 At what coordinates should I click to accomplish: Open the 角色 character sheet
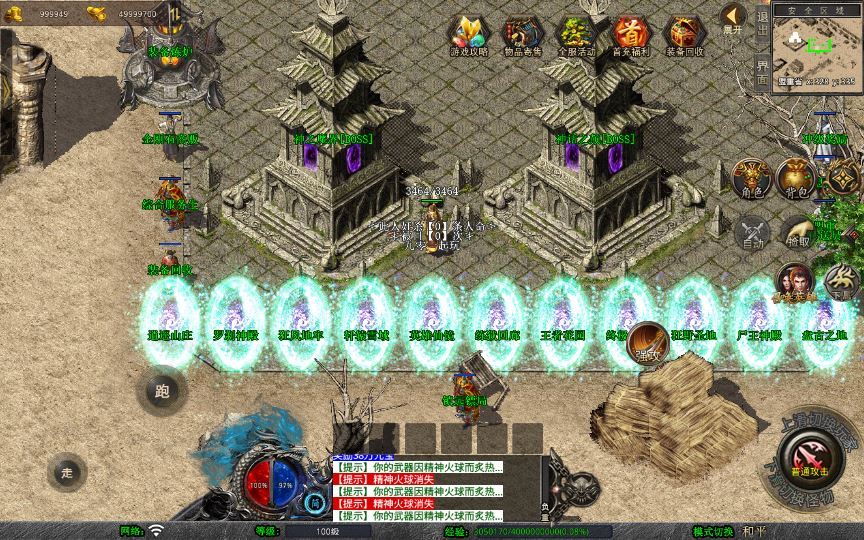click(750, 178)
